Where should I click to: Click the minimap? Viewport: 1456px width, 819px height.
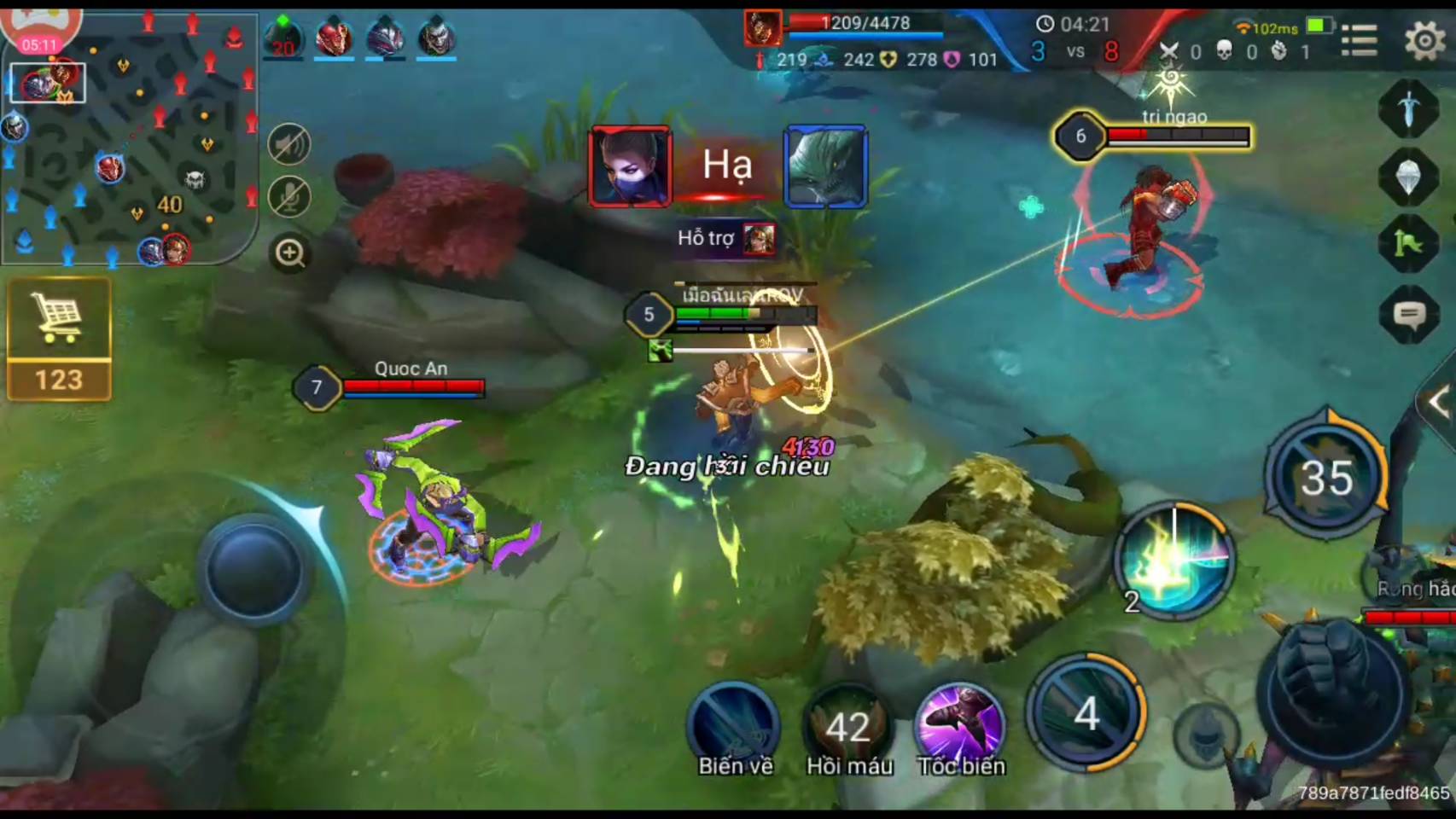130,136
